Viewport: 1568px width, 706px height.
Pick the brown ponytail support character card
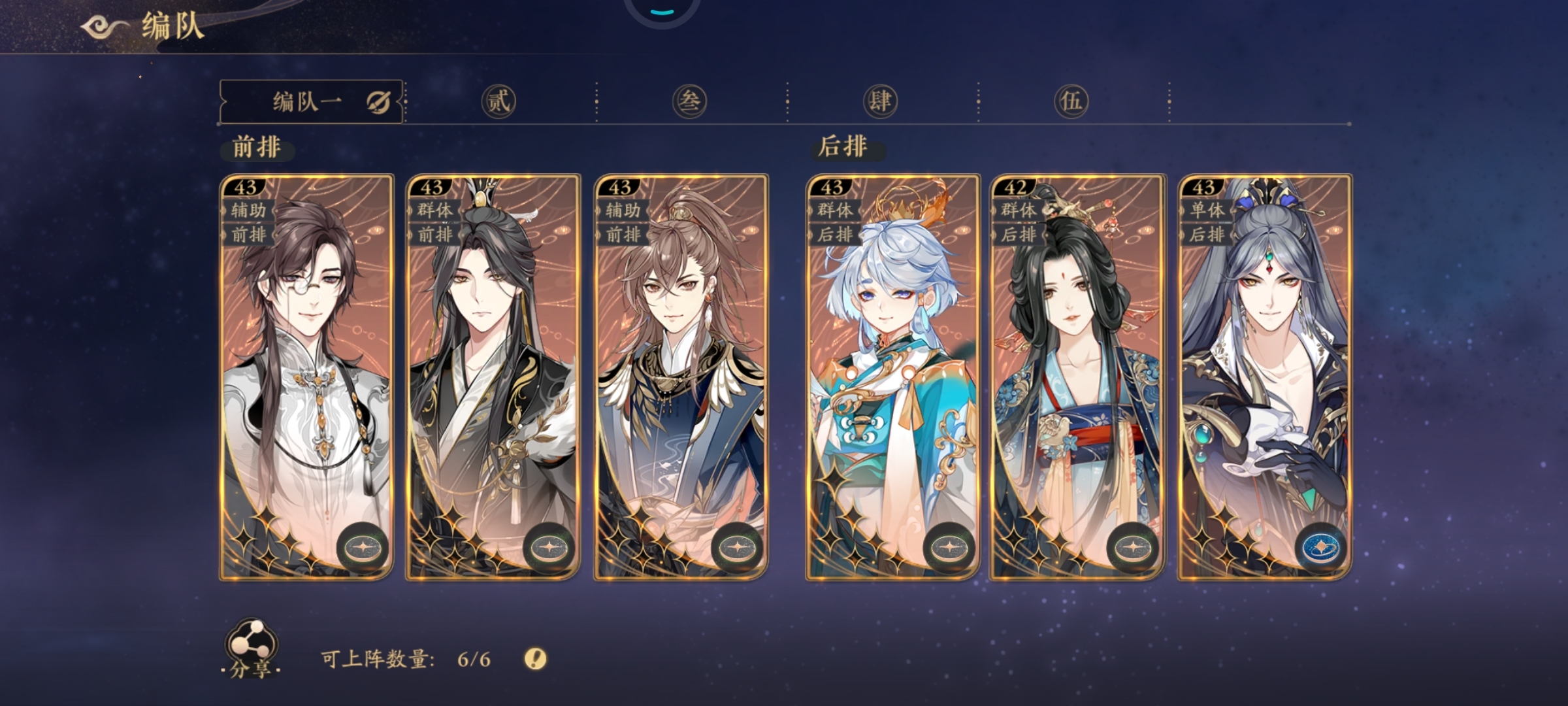coord(680,366)
